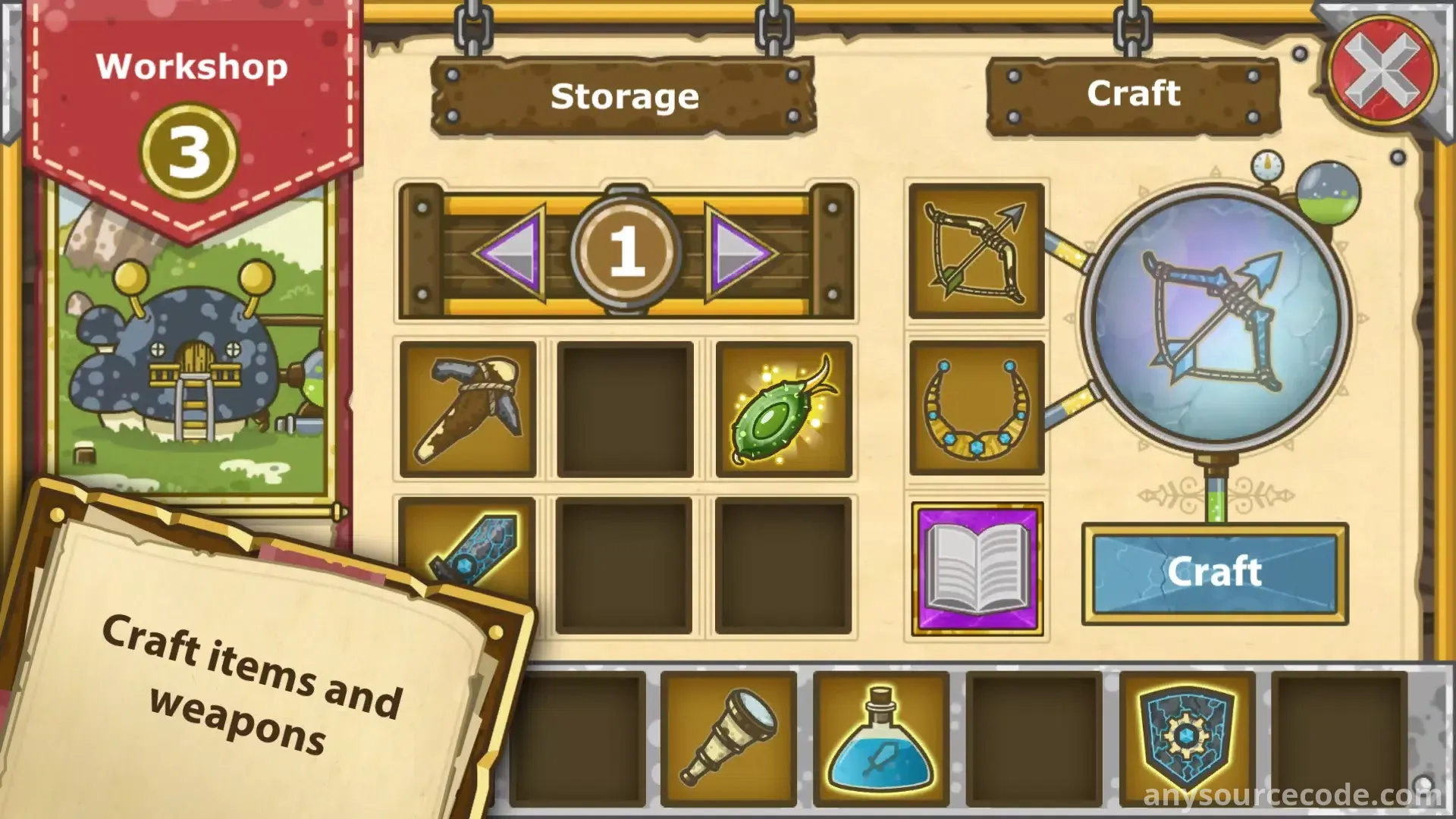Select the pickaxe in storage

(468, 409)
